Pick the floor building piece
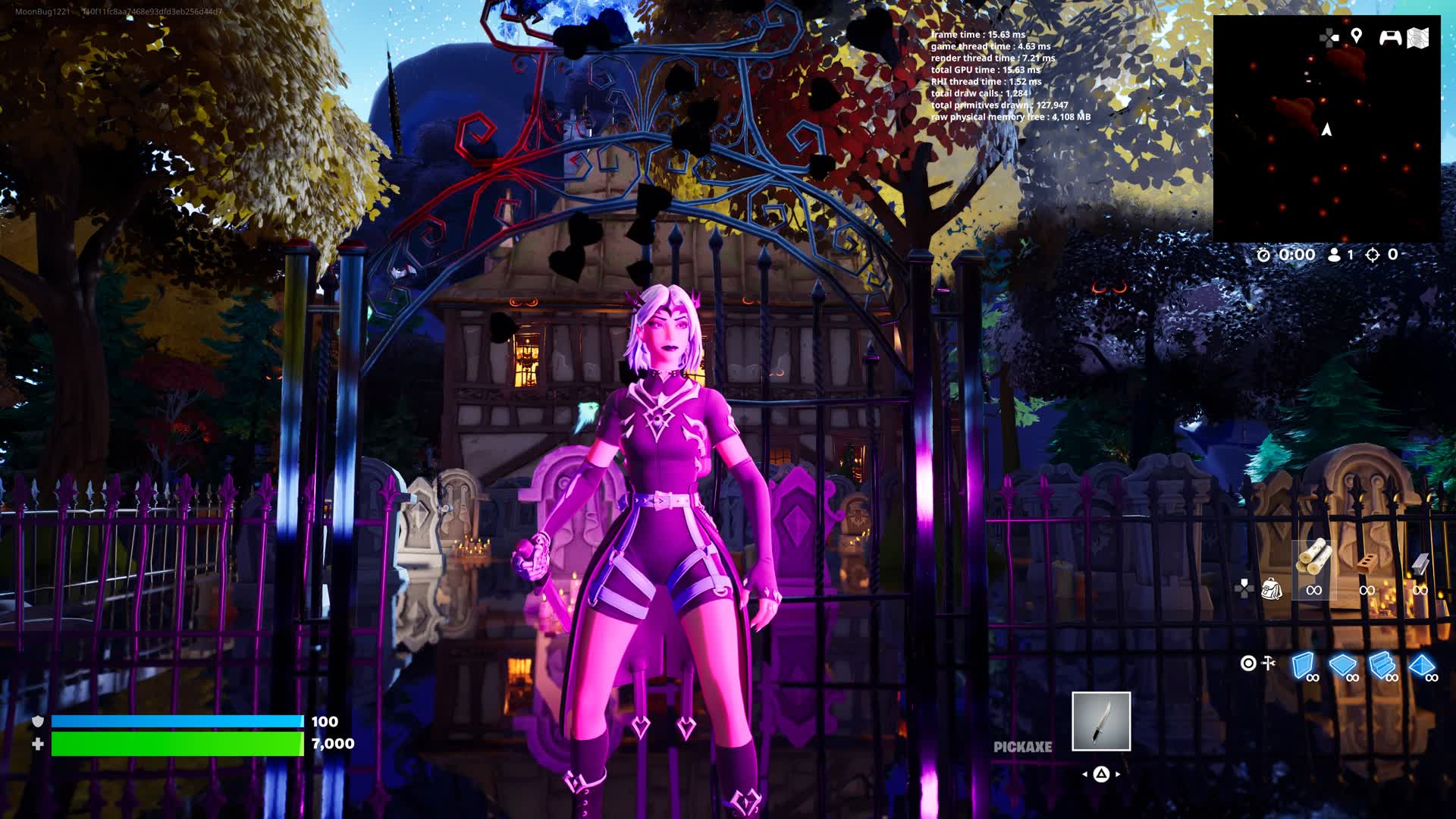 pyautogui.click(x=1342, y=665)
